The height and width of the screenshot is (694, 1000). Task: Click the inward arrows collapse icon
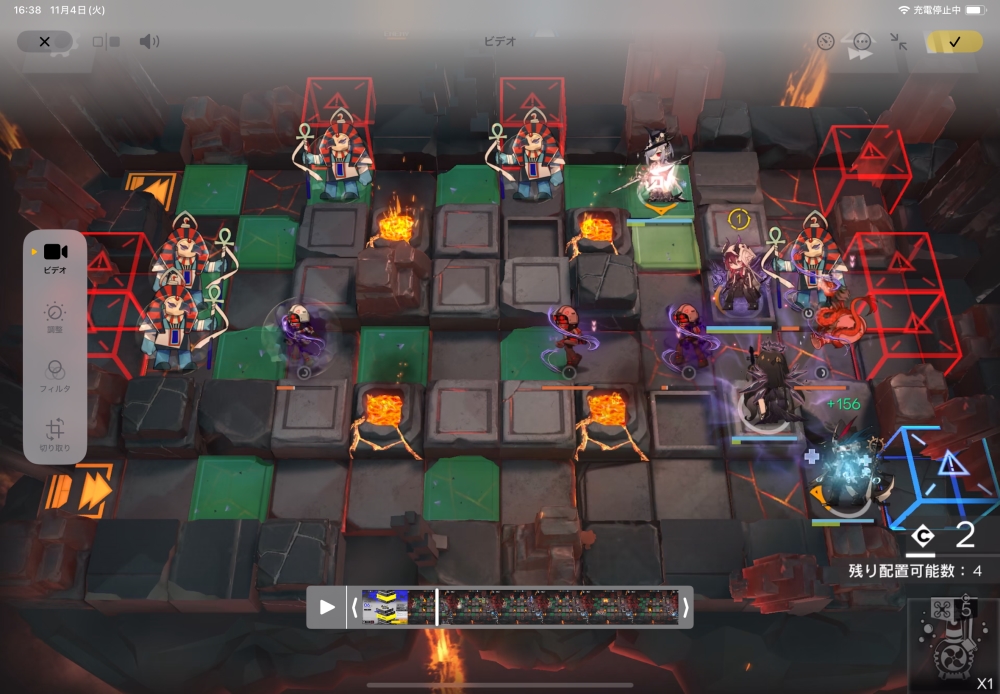[x=898, y=42]
